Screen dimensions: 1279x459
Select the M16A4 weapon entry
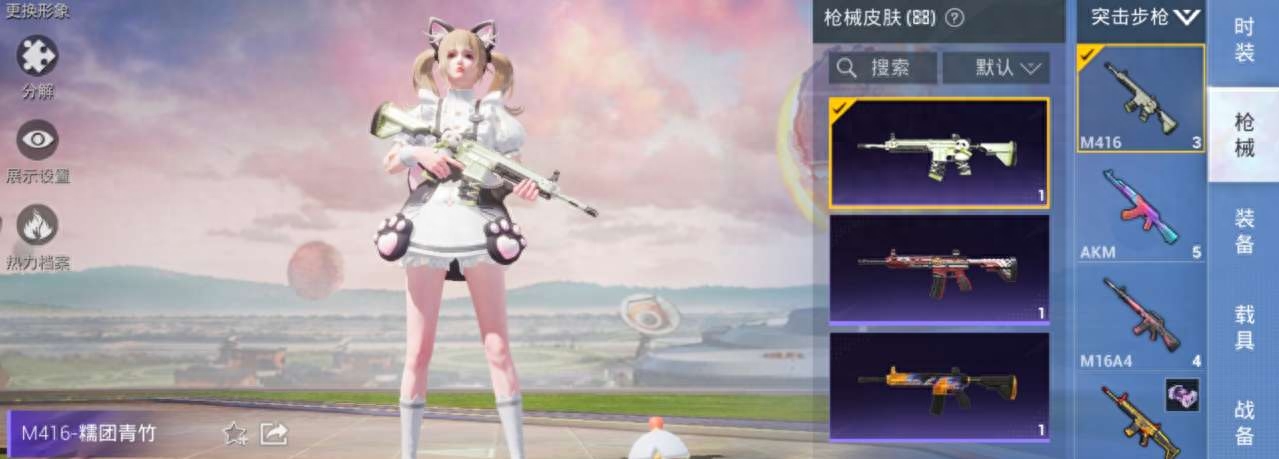point(1140,320)
